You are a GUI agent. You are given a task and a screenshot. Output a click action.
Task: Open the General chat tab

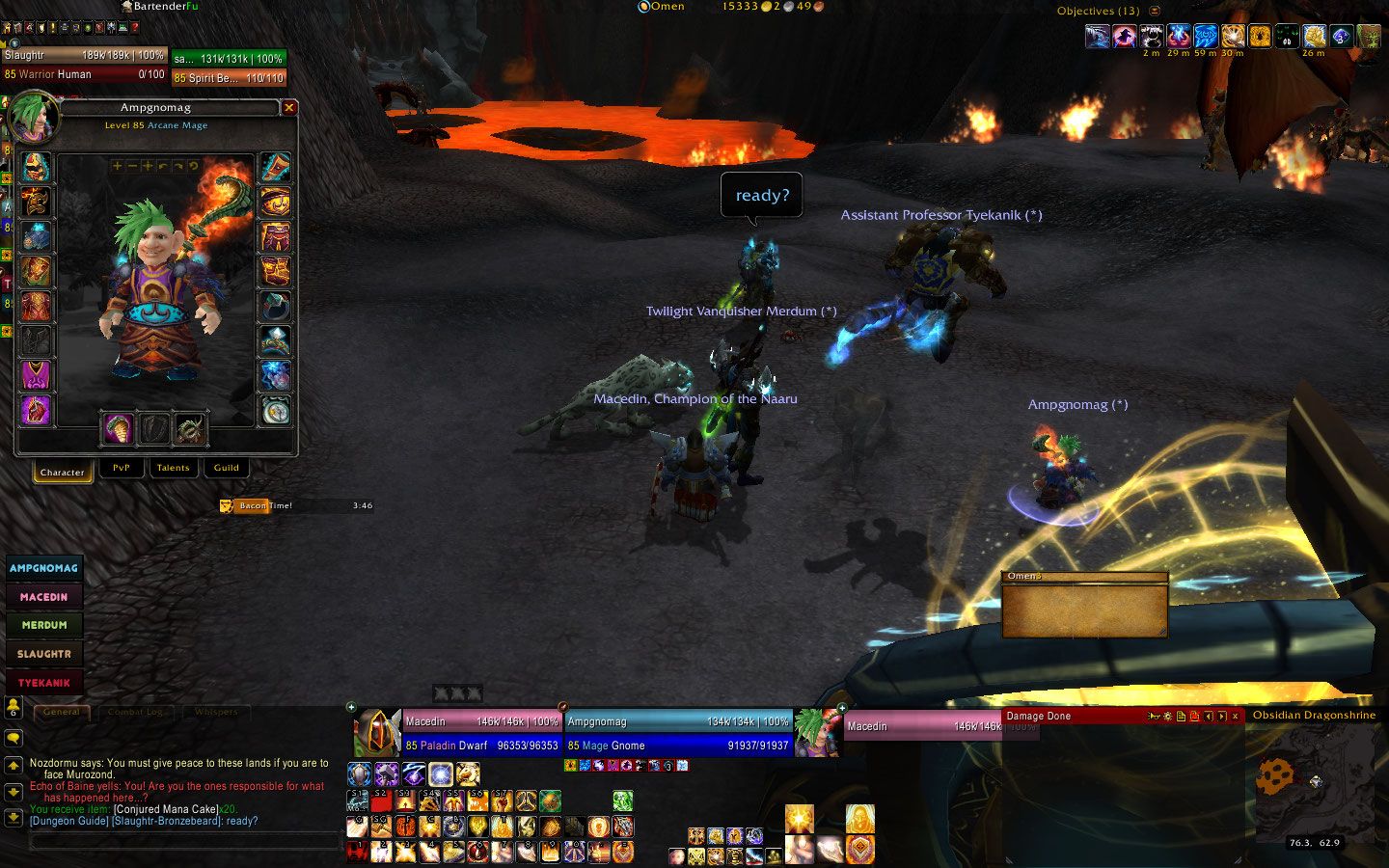[63, 712]
